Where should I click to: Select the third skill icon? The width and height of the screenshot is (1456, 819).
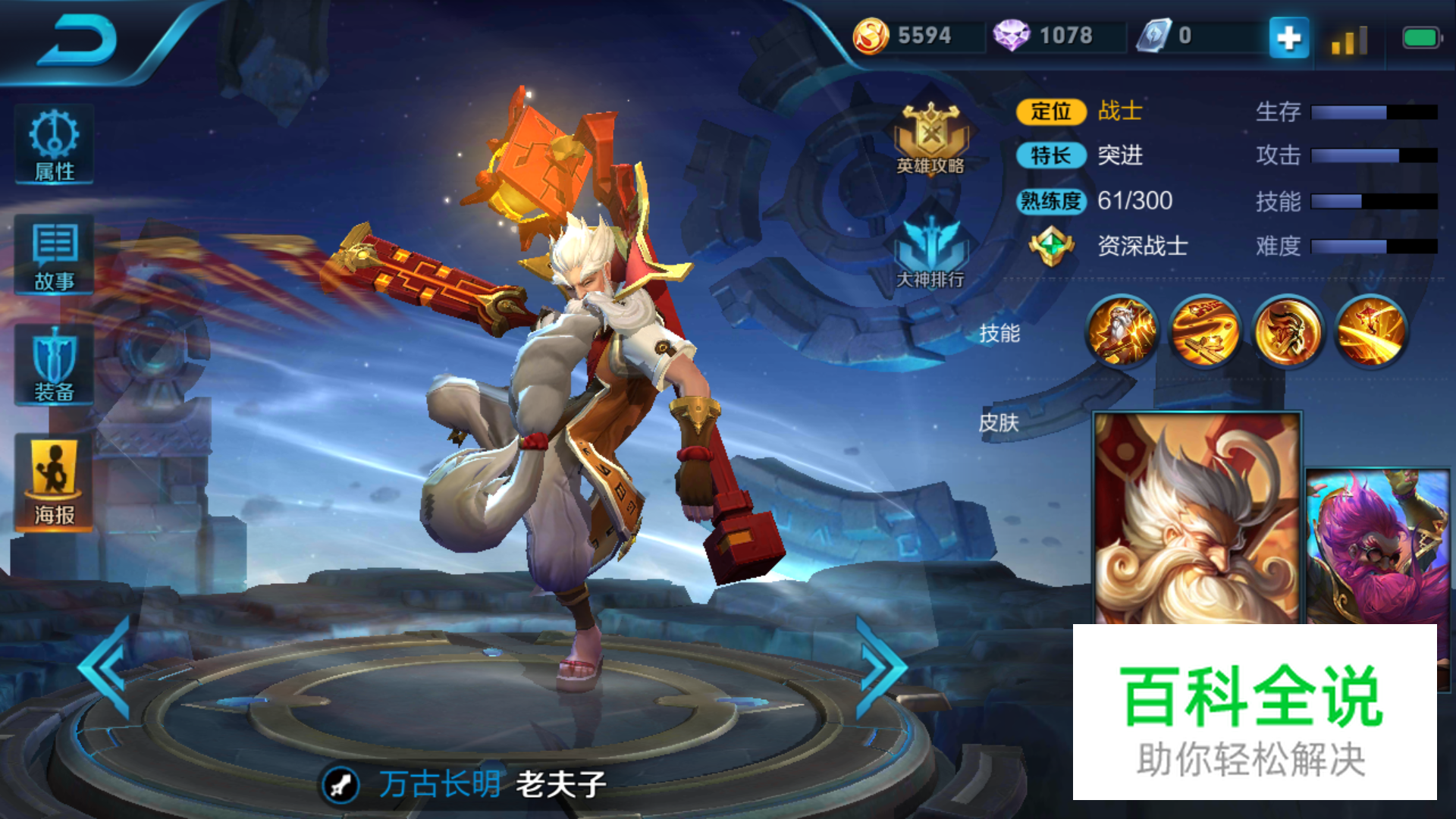pyautogui.click(x=1288, y=331)
